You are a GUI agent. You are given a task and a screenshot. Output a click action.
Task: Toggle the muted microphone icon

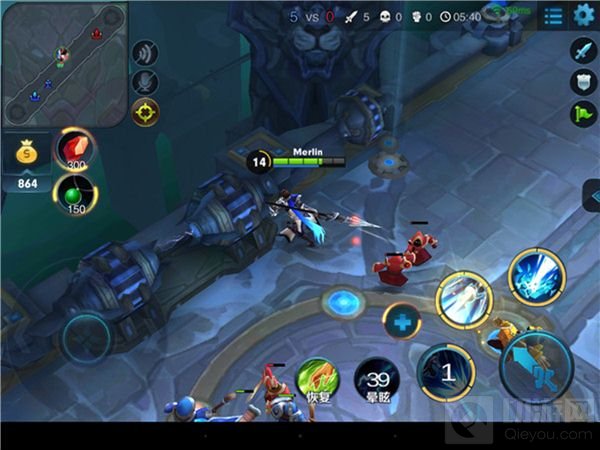pos(146,81)
